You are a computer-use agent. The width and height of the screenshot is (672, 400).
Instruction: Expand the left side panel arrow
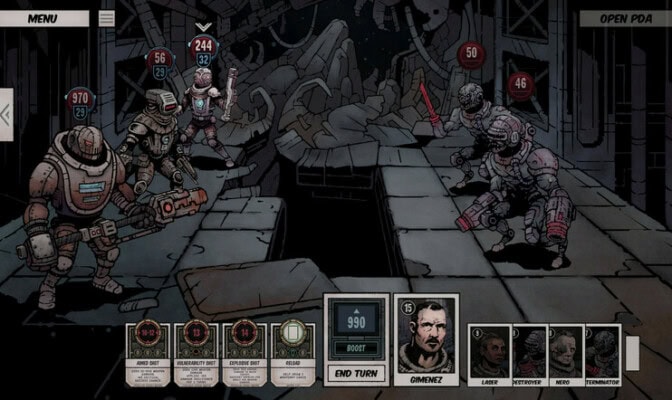pos(6,111)
